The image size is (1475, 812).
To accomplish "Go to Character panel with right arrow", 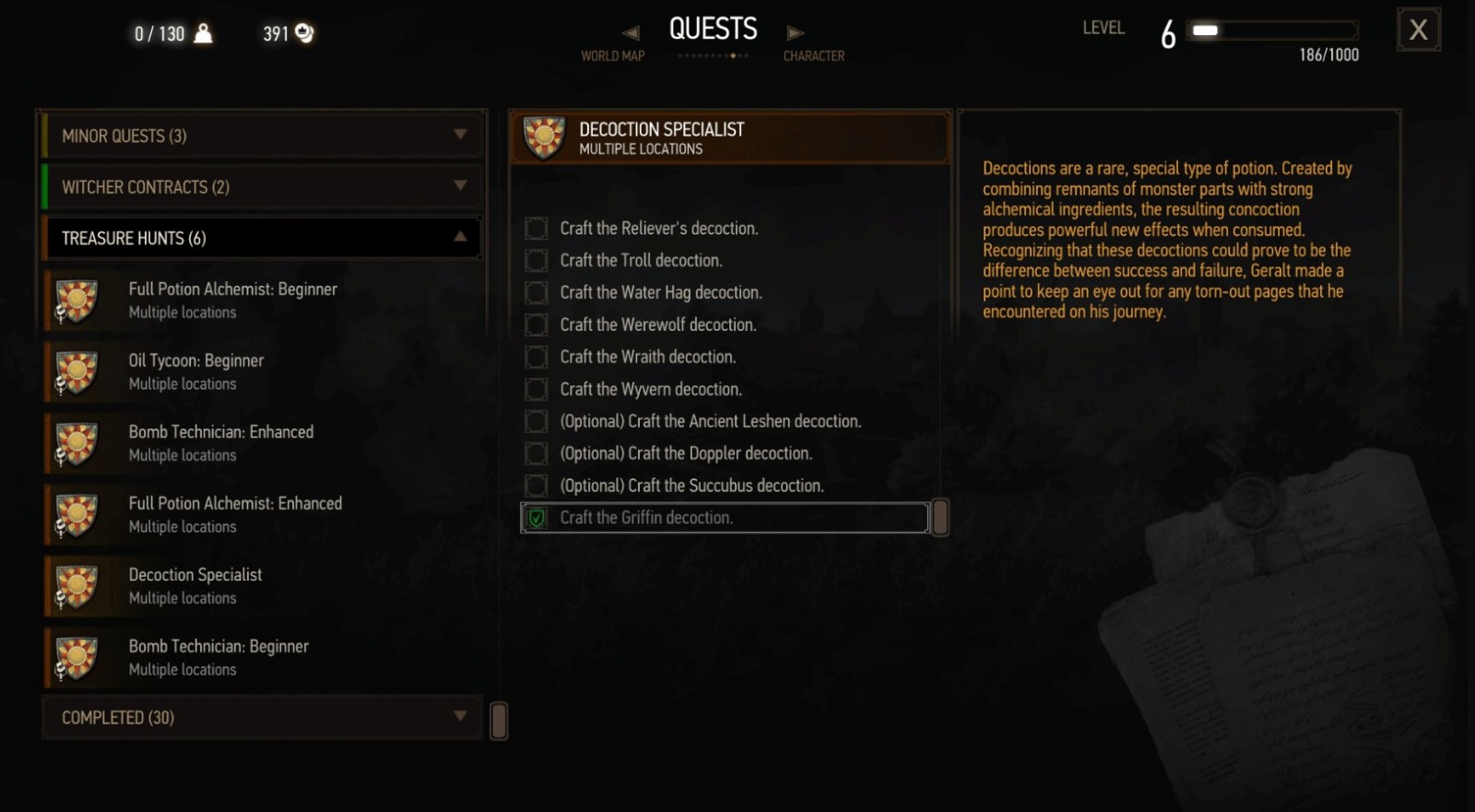I will coord(795,33).
